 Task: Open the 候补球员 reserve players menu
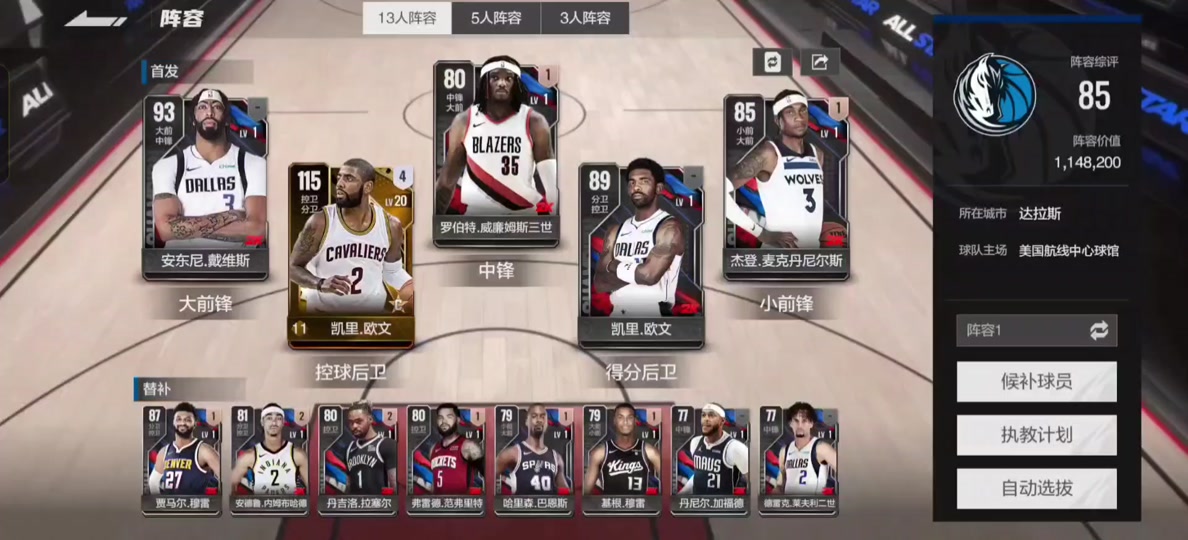tap(1036, 382)
